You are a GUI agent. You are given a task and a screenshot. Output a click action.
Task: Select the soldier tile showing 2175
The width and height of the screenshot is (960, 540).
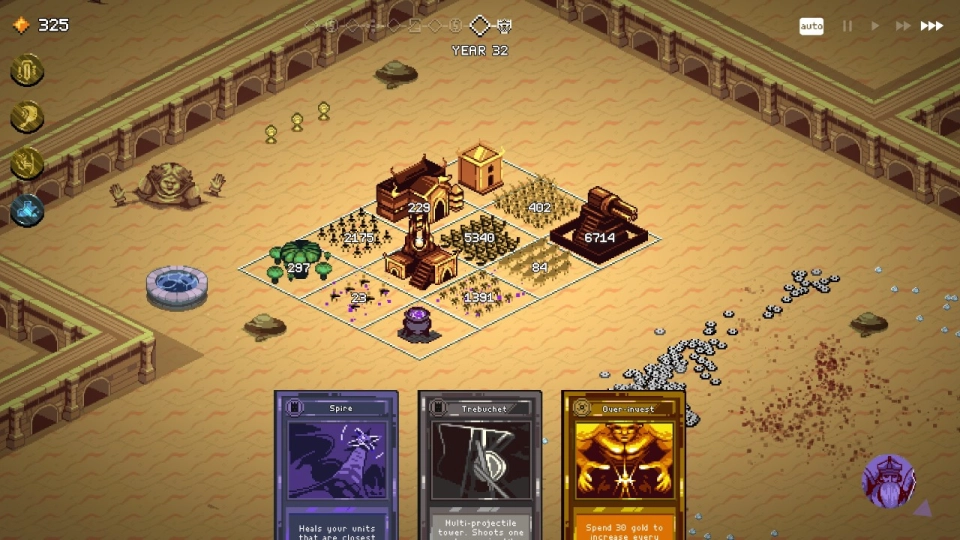pos(358,236)
